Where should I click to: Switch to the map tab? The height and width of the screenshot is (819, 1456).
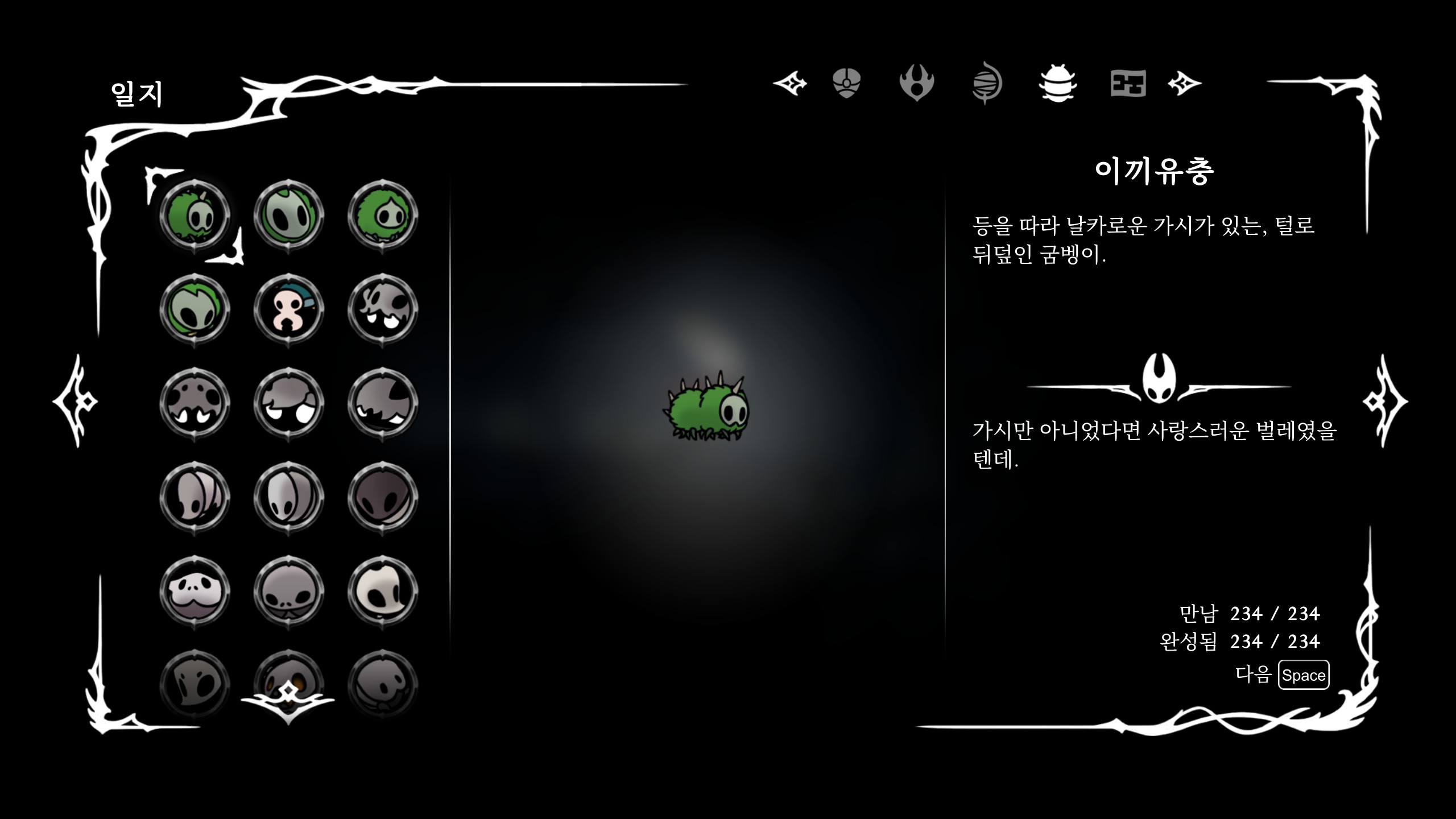pyautogui.click(x=1128, y=84)
